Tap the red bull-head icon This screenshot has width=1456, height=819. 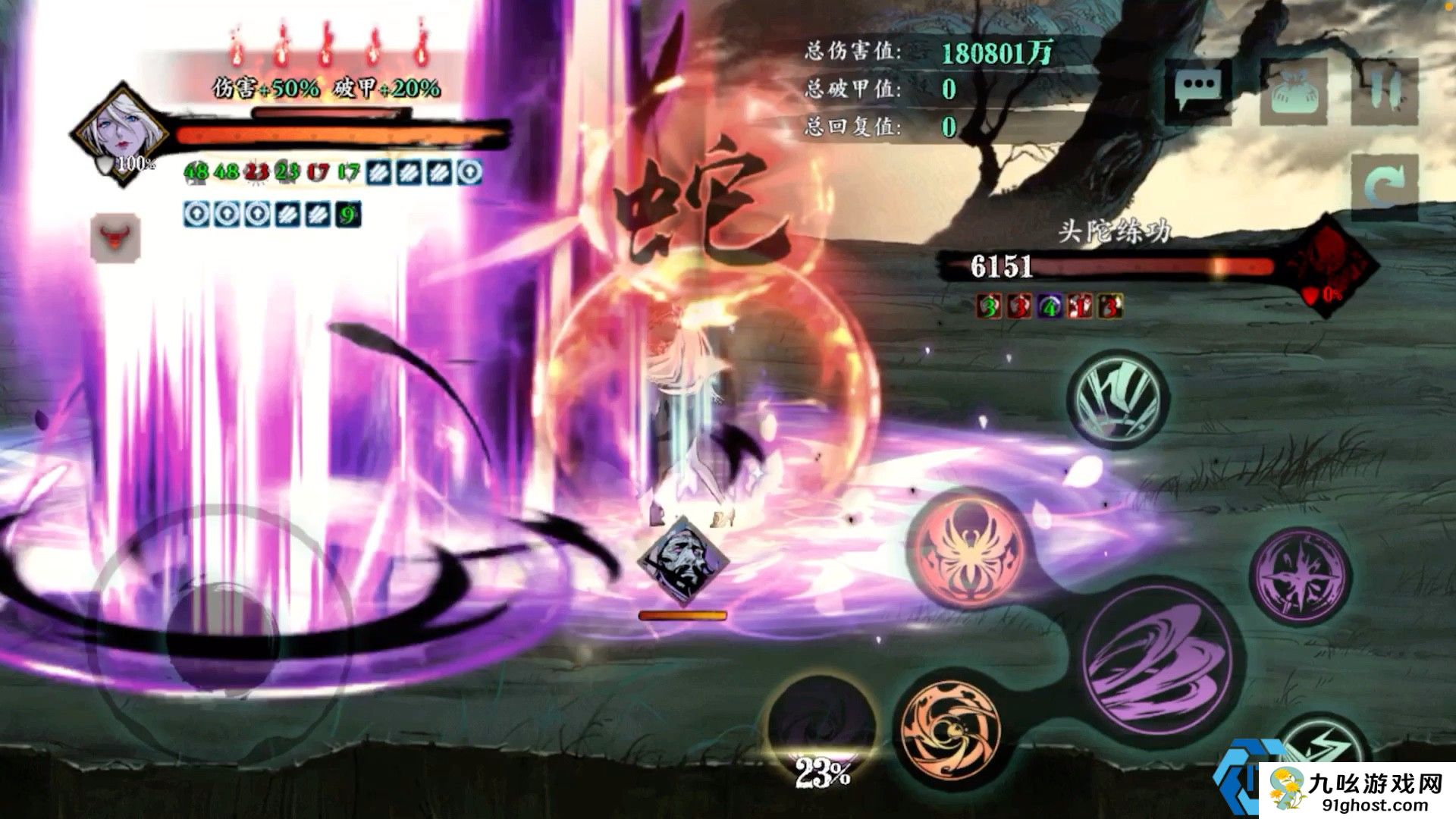[x=115, y=237]
